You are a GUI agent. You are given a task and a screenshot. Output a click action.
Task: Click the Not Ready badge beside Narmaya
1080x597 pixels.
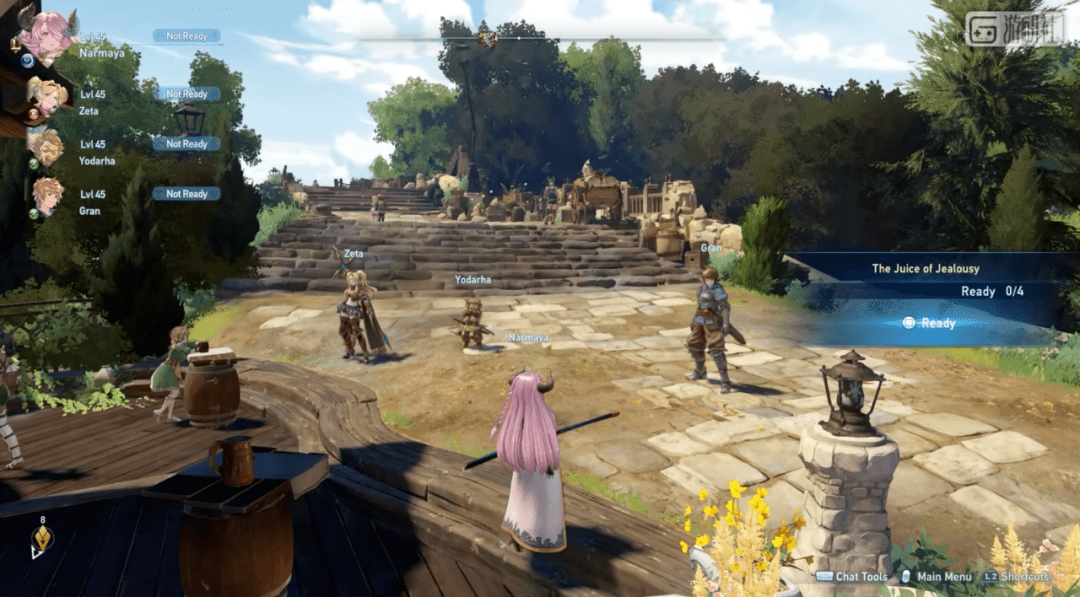(x=187, y=36)
